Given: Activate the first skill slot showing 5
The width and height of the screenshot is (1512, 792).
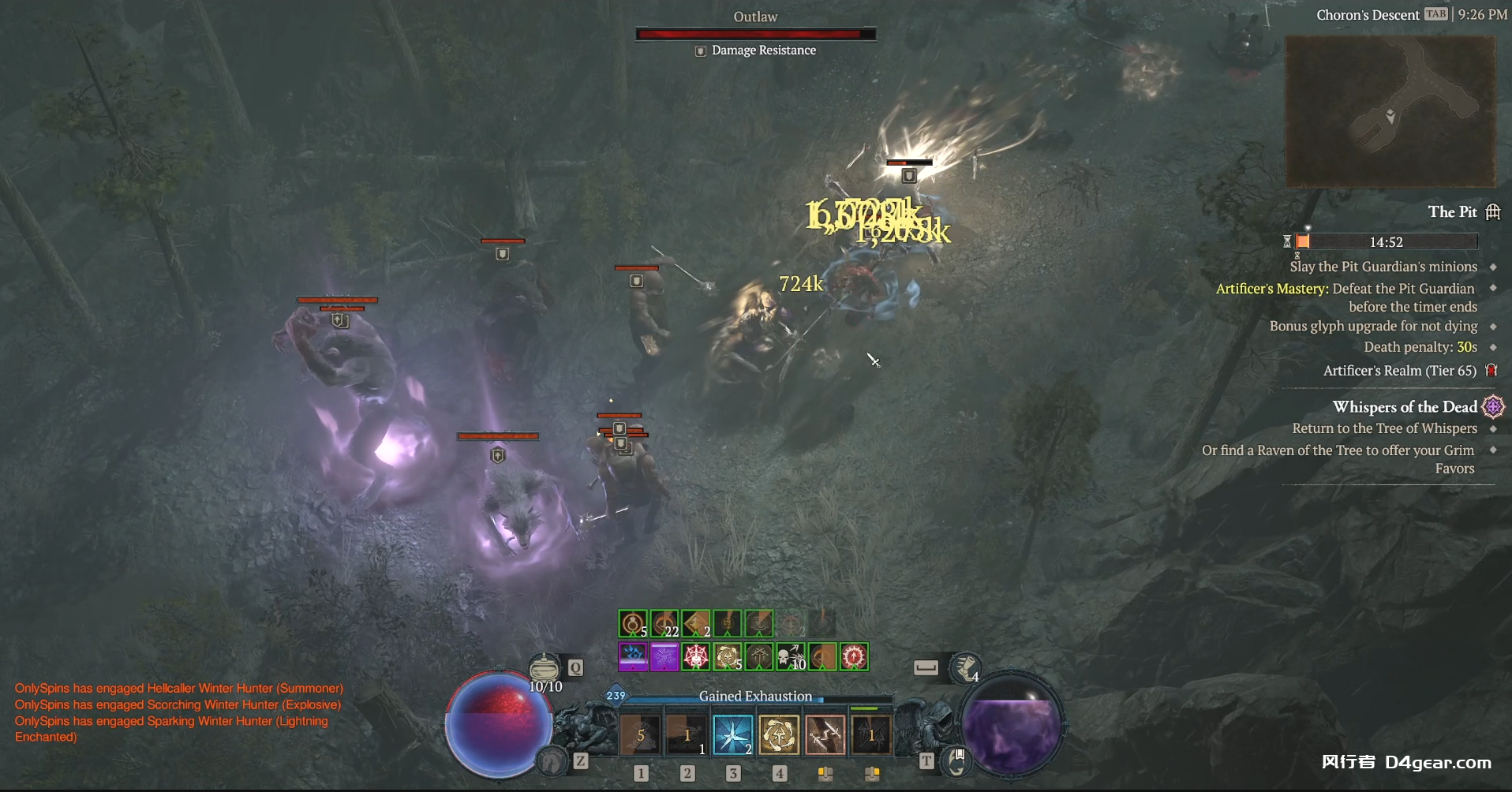Looking at the screenshot, I should tap(640, 734).
